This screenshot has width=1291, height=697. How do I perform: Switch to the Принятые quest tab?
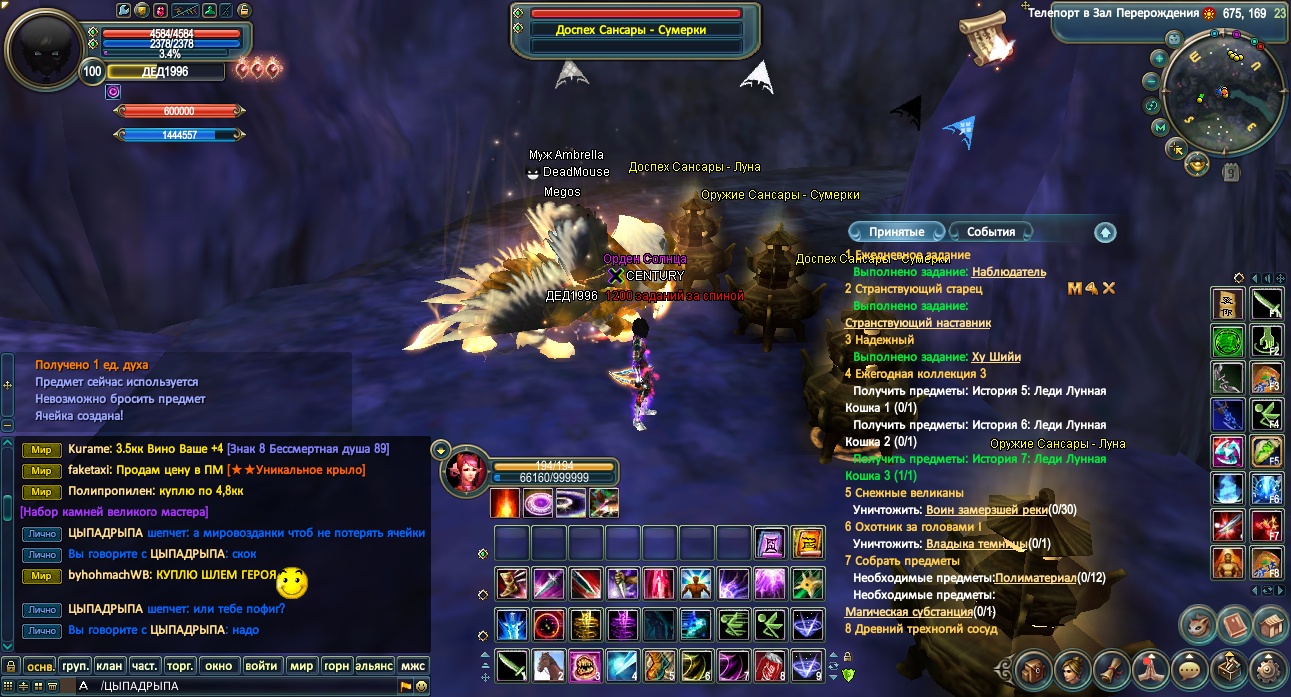(x=896, y=232)
